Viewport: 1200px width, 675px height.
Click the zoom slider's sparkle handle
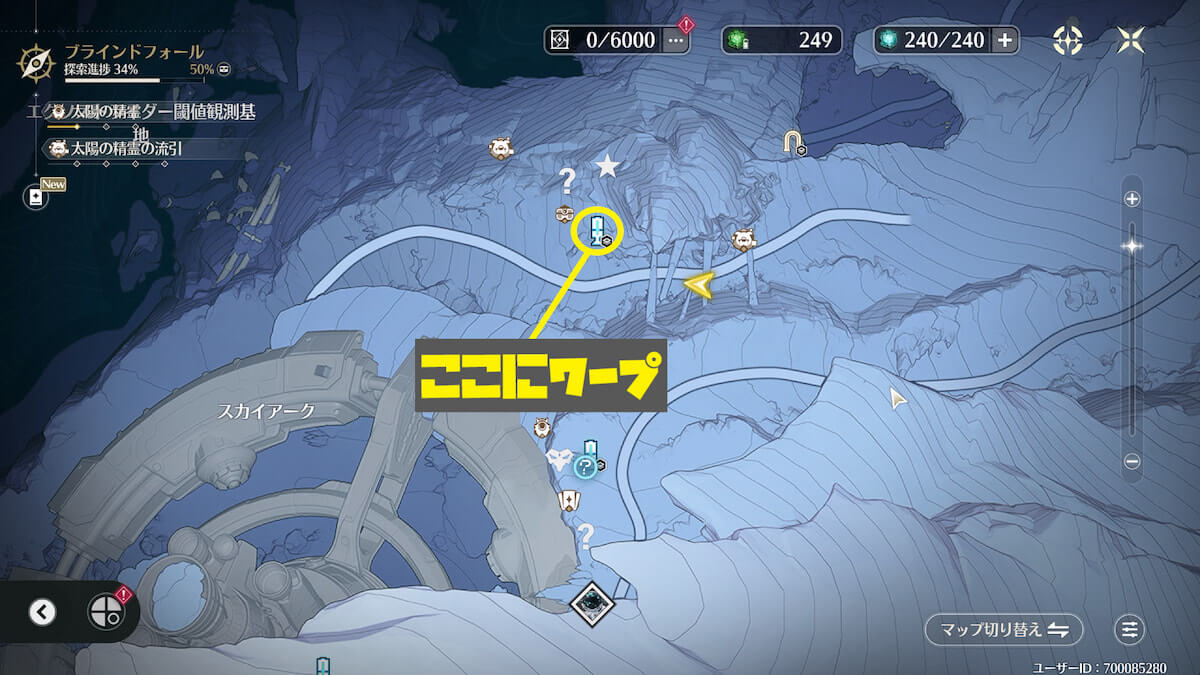click(1132, 245)
